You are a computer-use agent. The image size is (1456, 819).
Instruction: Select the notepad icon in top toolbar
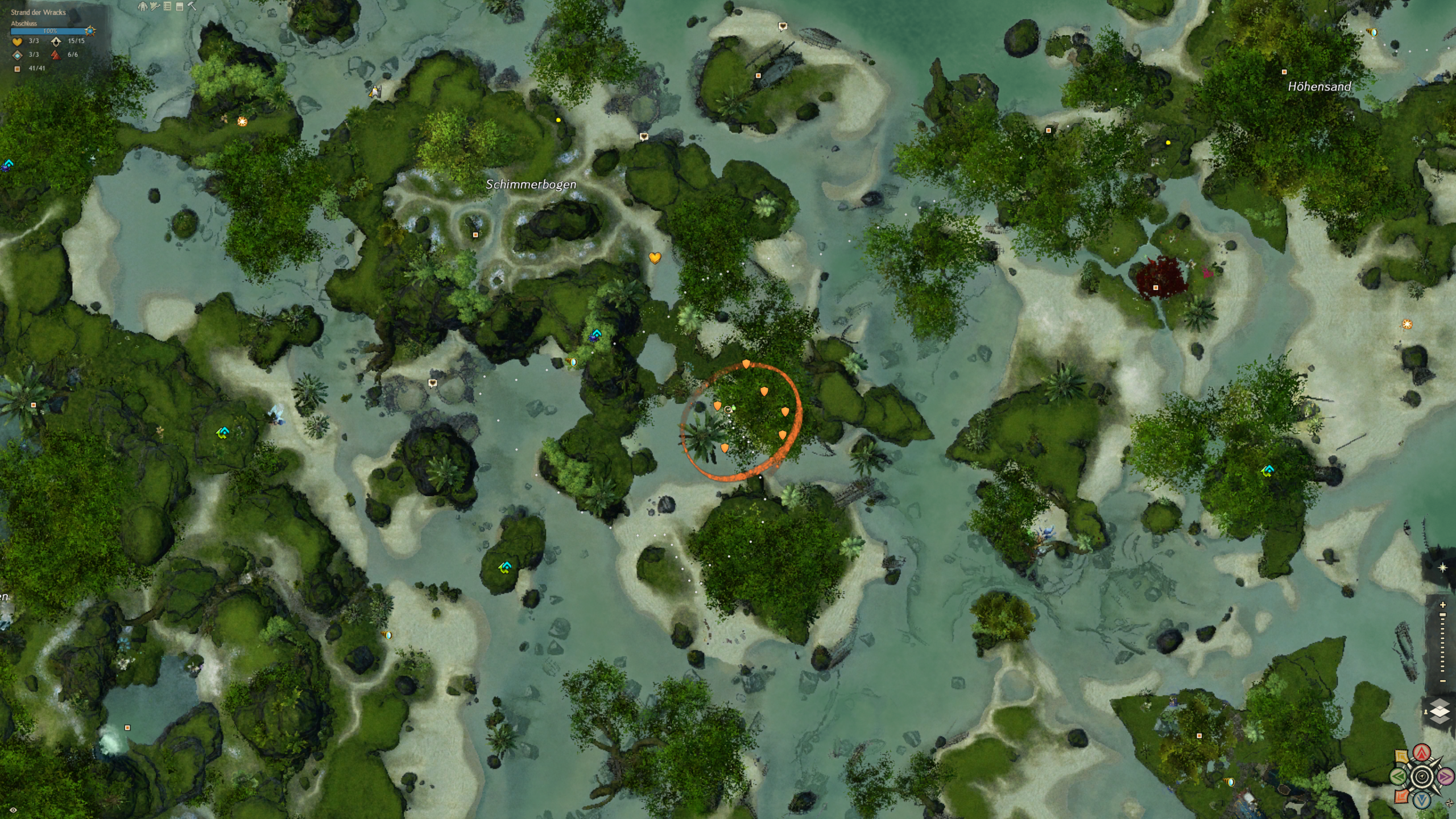179,6
